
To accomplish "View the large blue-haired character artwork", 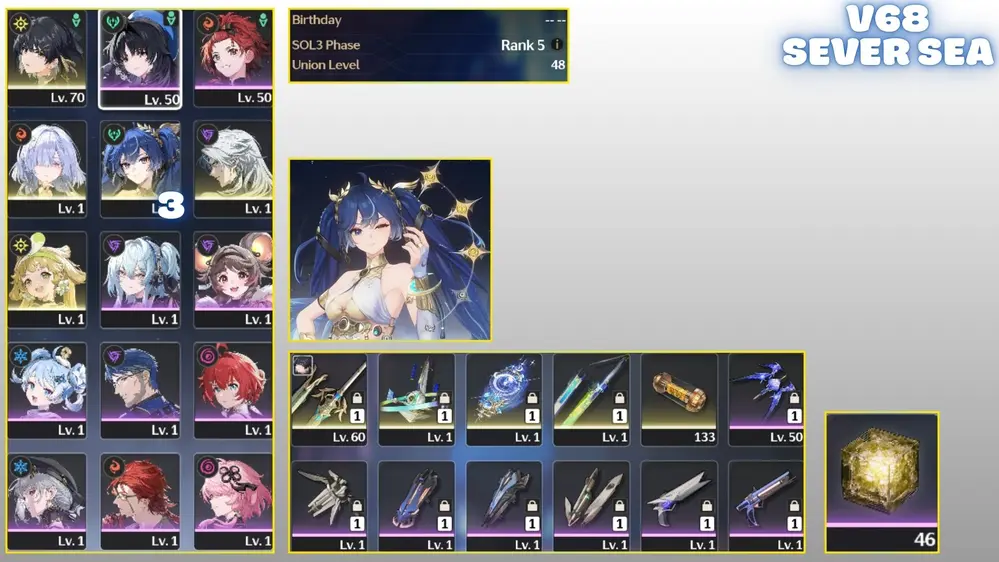I will tap(390, 249).
